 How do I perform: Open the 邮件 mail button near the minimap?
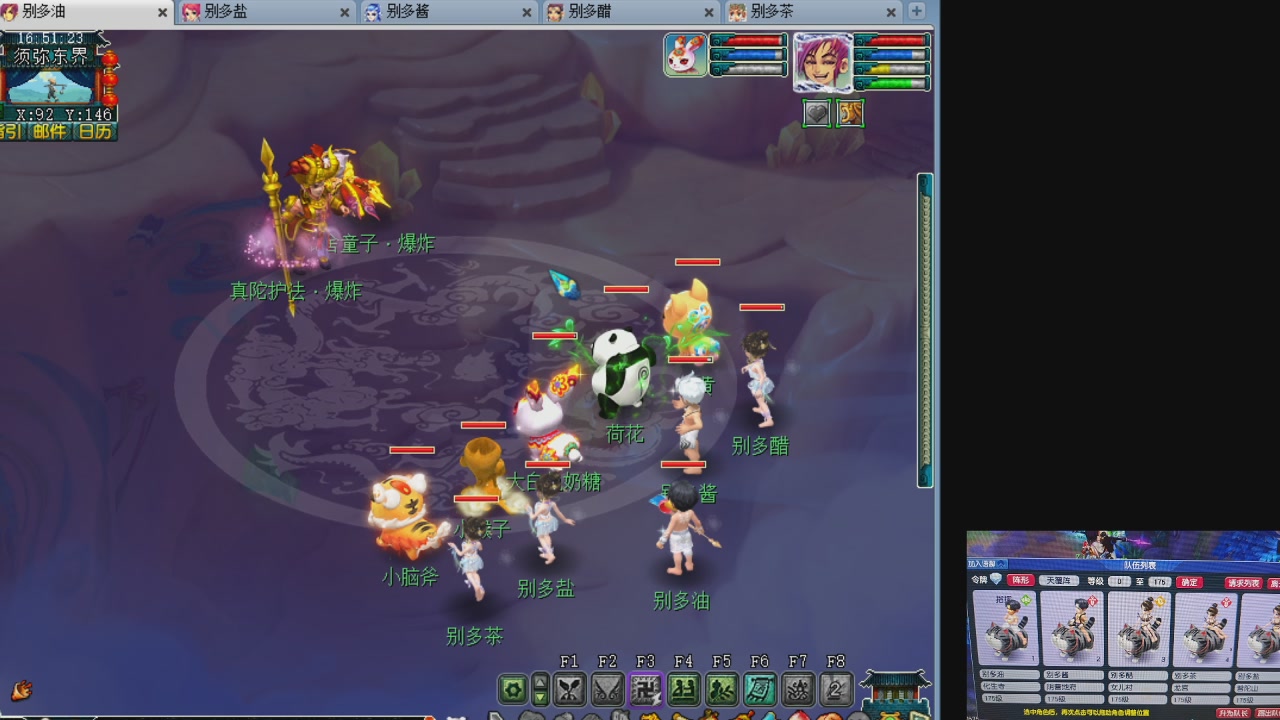pos(48,130)
